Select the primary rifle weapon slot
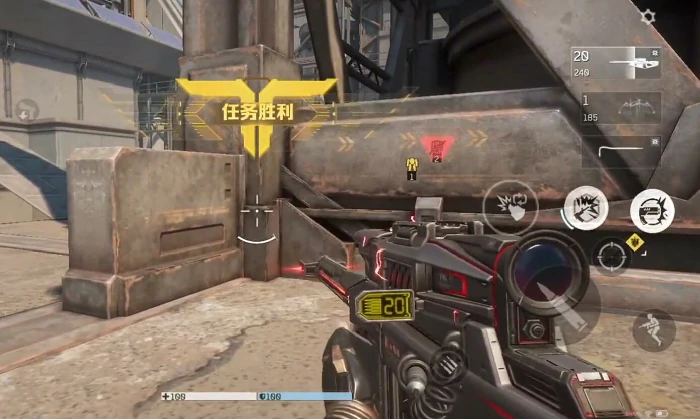The height and width of the screenshot is (419, 700). pos(616,63)
